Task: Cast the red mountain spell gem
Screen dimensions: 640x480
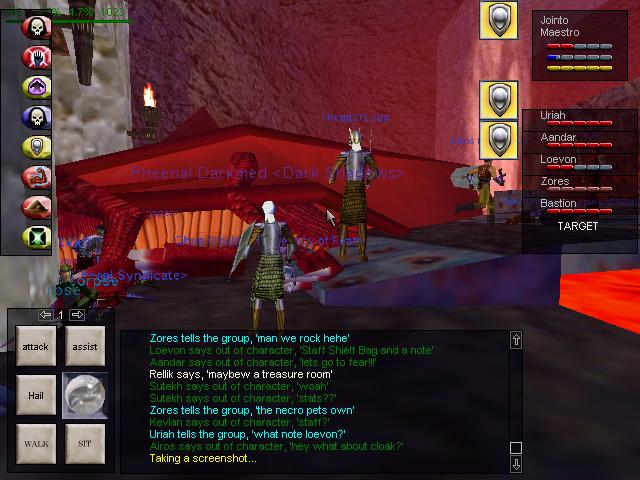Action: coord(37,207)
